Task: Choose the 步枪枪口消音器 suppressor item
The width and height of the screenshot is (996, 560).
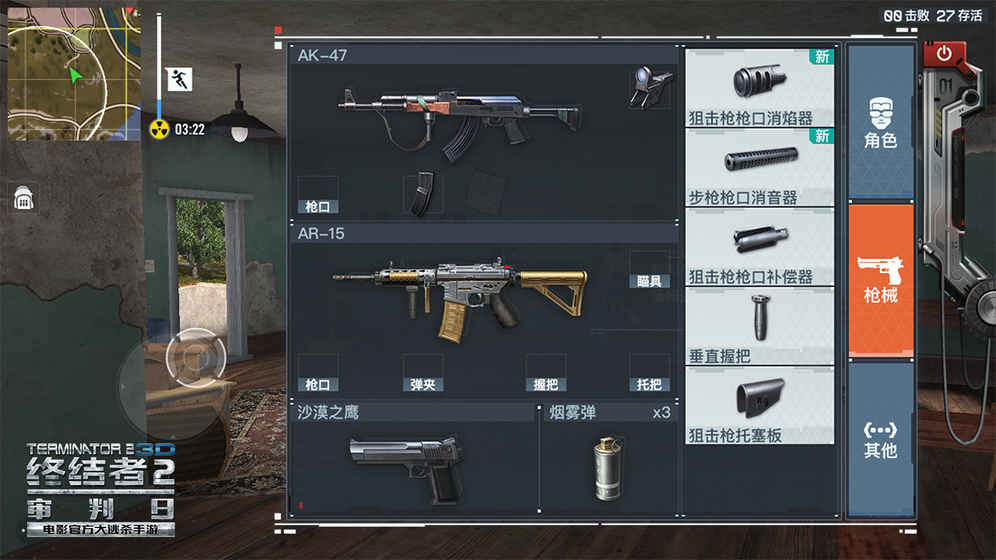Action: pos(760,167)
